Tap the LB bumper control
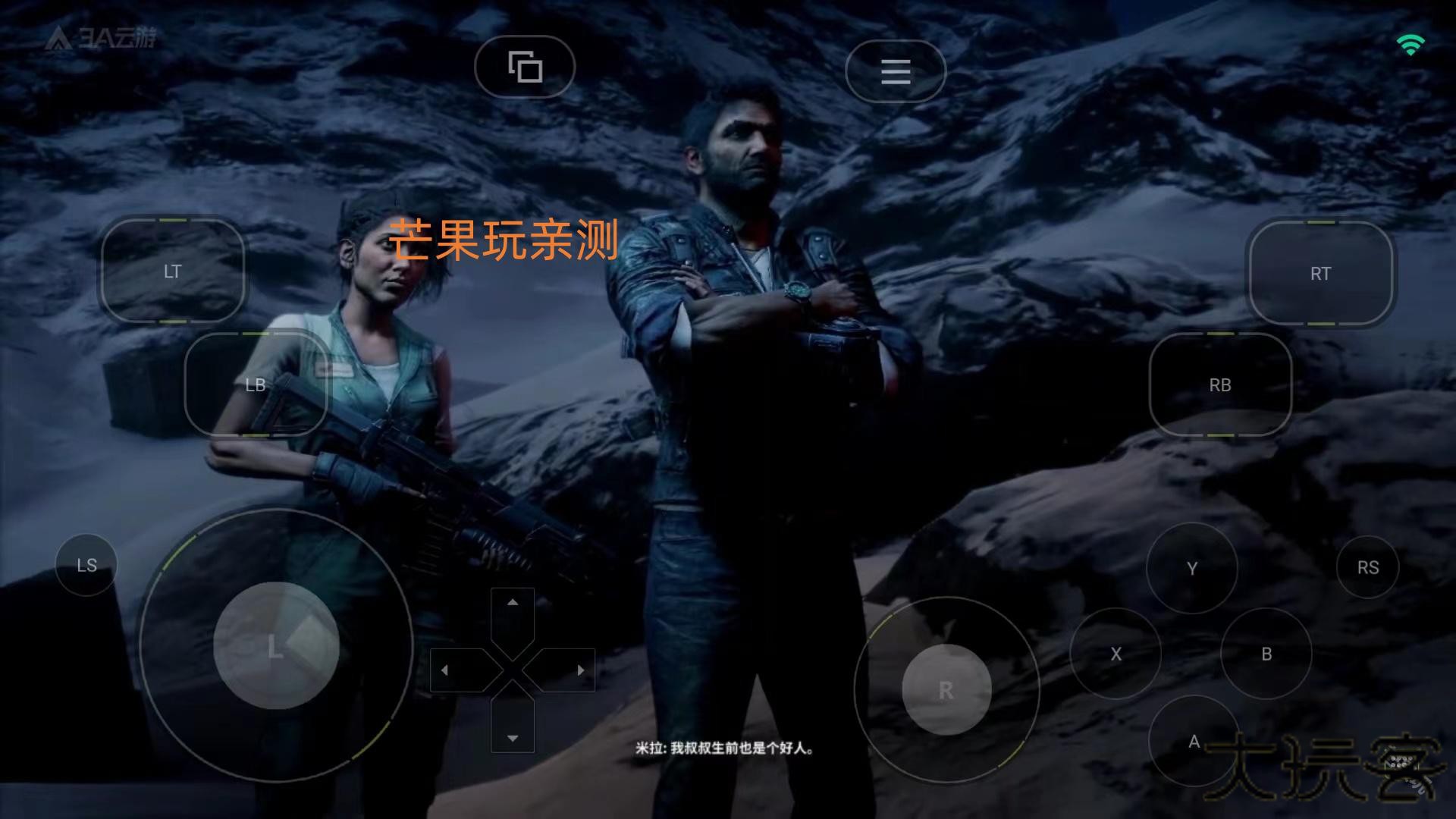Screen dimensions: 1456x819 coord(256,385)
